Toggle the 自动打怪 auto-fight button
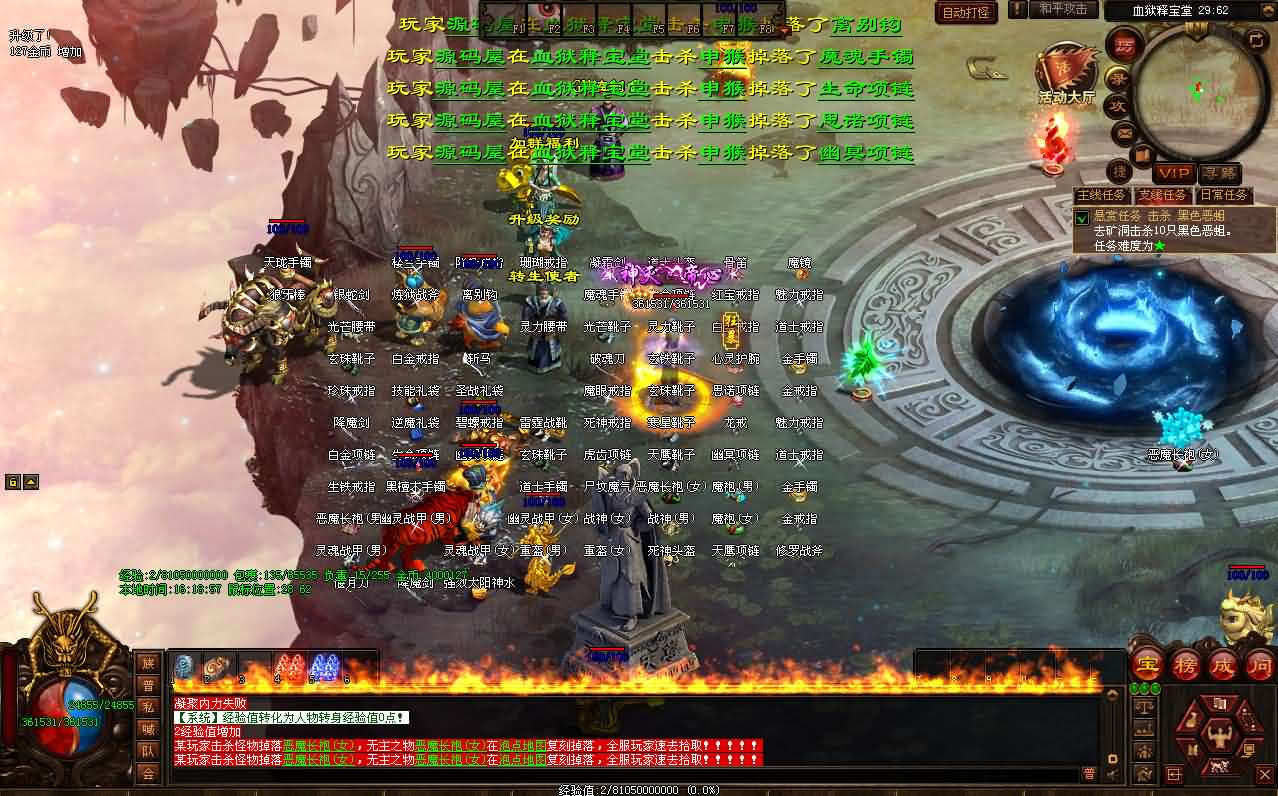1278x796 pixels. click(x=966, y=12)
